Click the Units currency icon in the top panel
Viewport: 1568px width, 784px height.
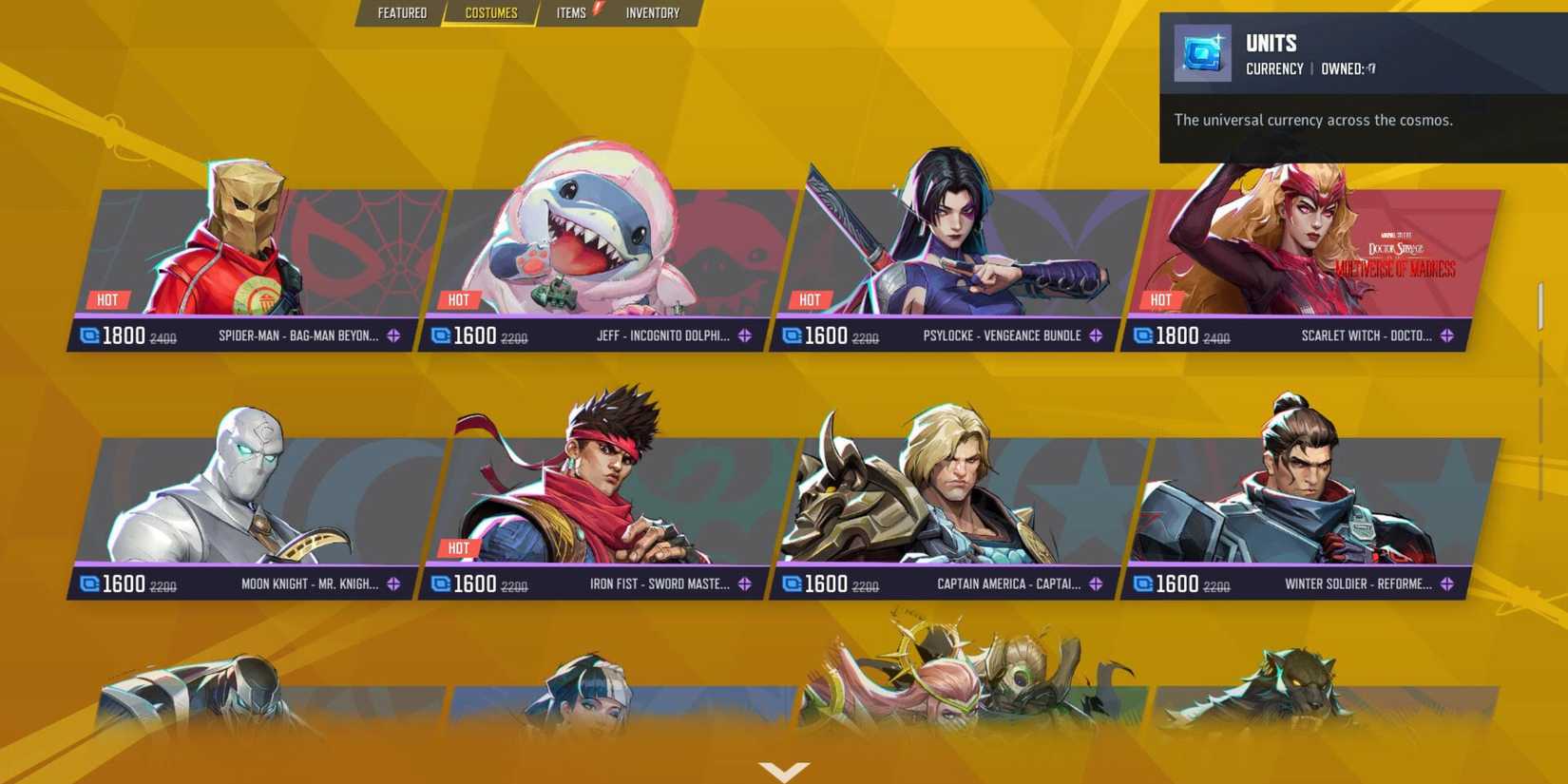point(1200,51)
